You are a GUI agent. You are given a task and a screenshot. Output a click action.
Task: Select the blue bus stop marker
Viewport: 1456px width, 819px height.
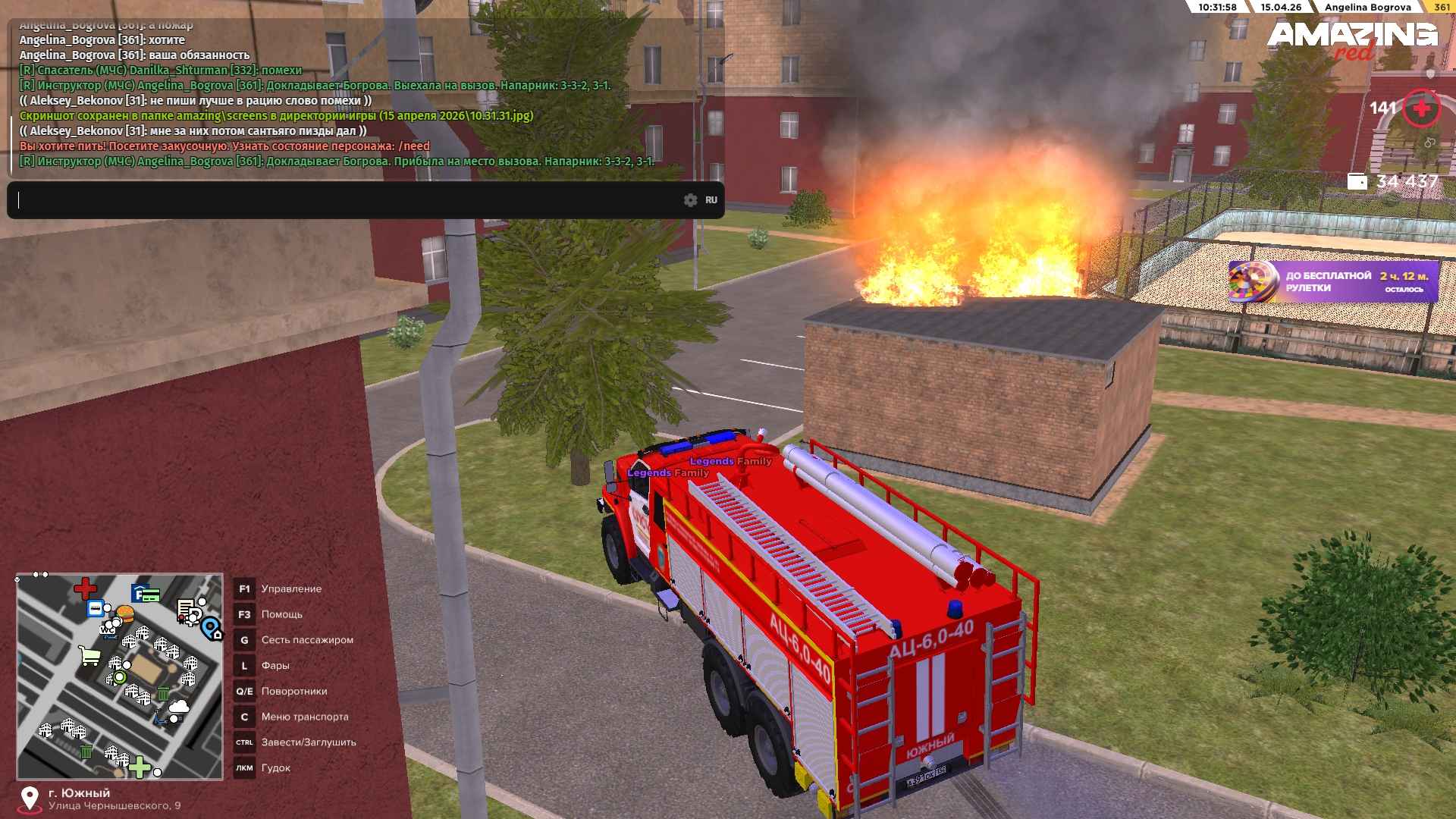96,608
